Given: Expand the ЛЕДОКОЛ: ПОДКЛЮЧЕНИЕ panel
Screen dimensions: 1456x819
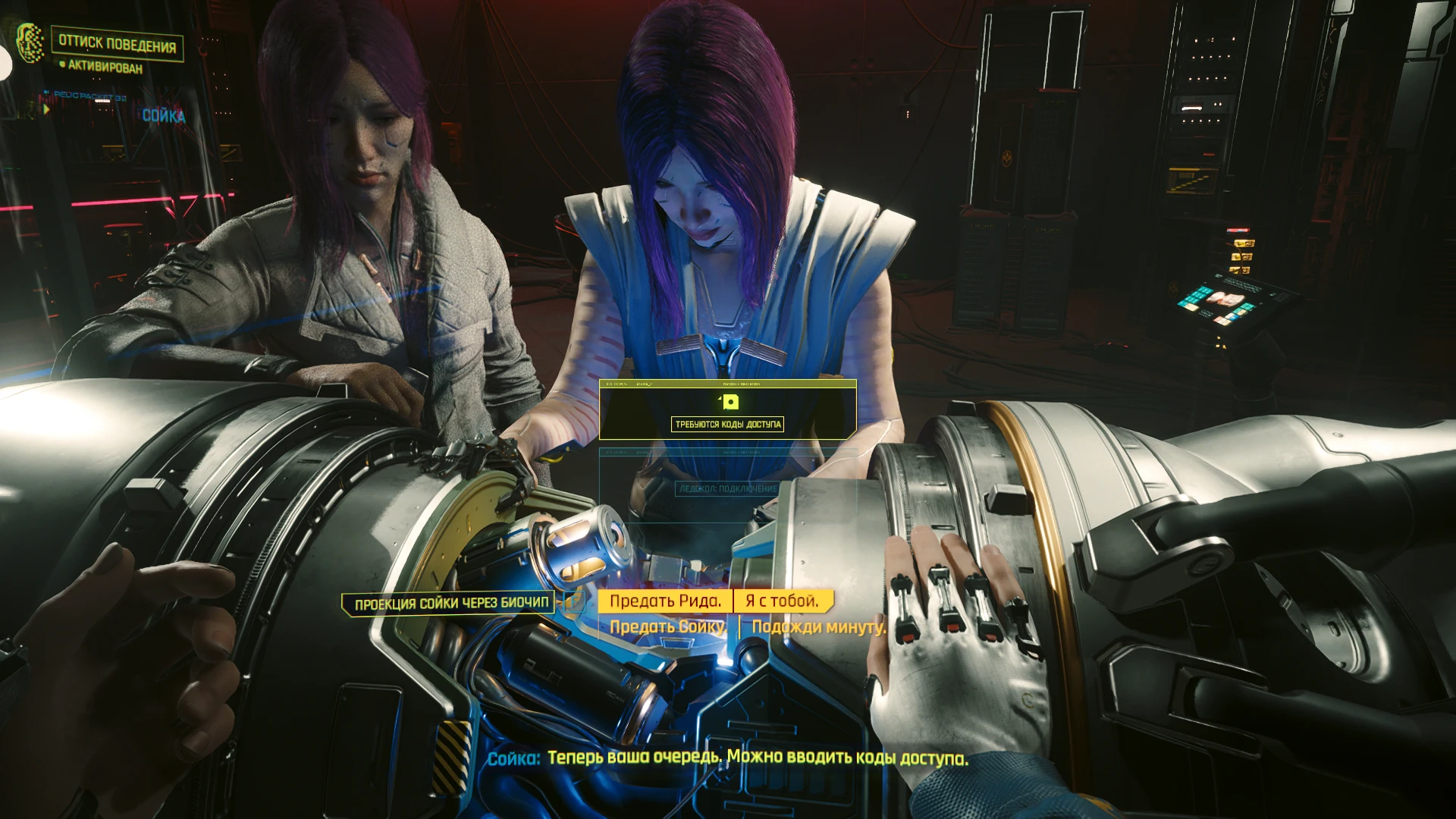Looking at the screenshot, I should coord(726,489).
